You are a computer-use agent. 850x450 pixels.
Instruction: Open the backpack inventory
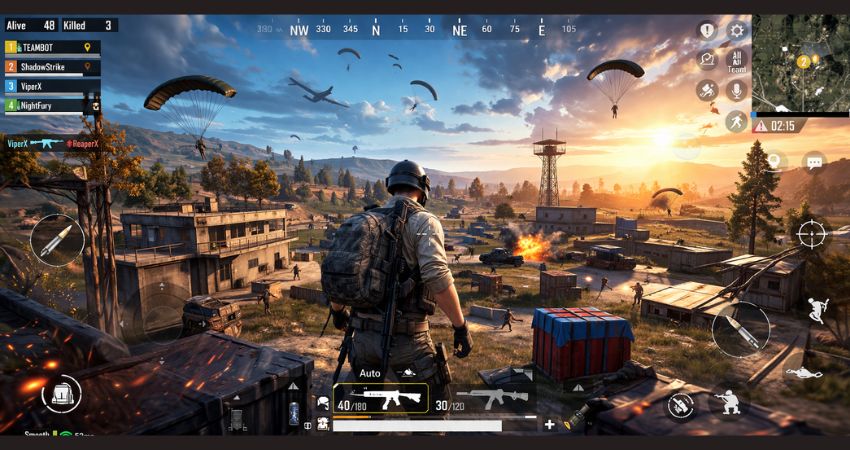62,392
